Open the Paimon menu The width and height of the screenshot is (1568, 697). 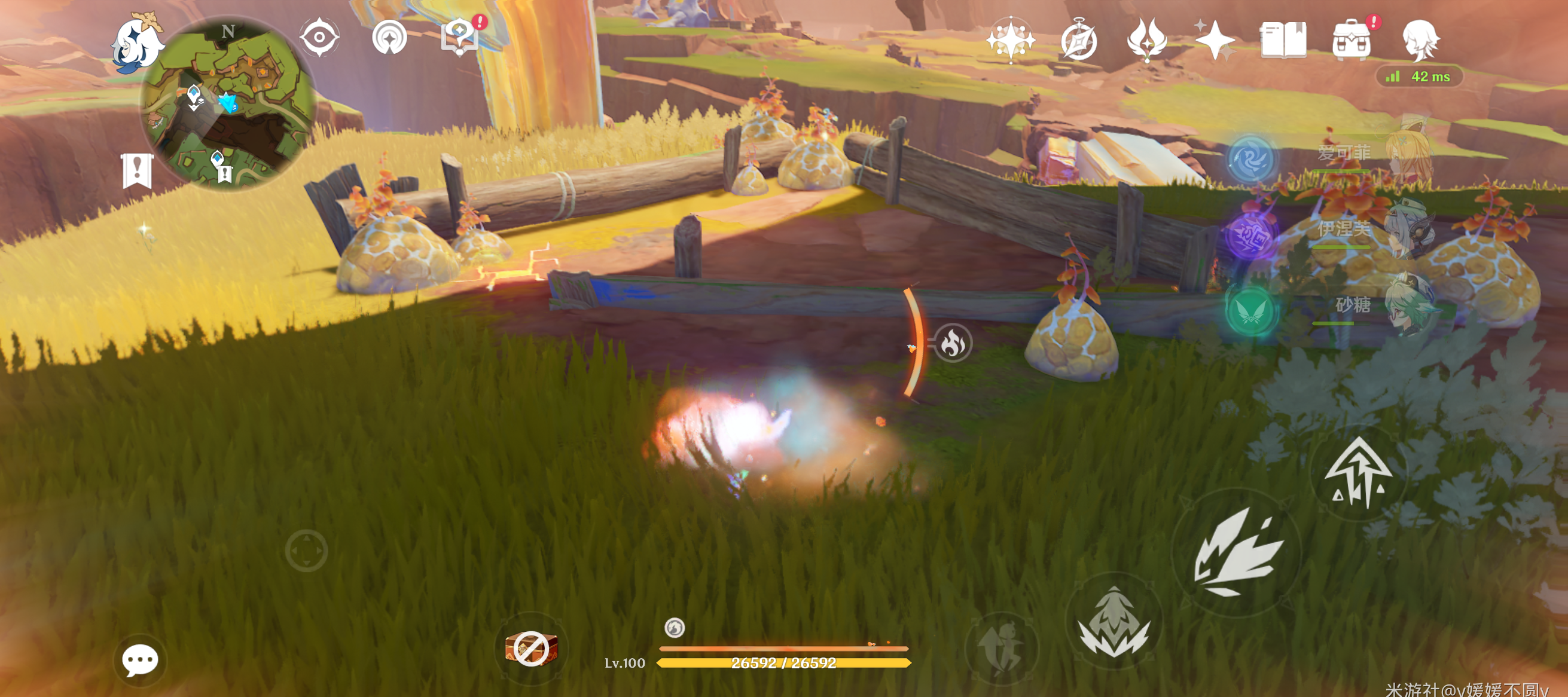[x=136, y=44]
